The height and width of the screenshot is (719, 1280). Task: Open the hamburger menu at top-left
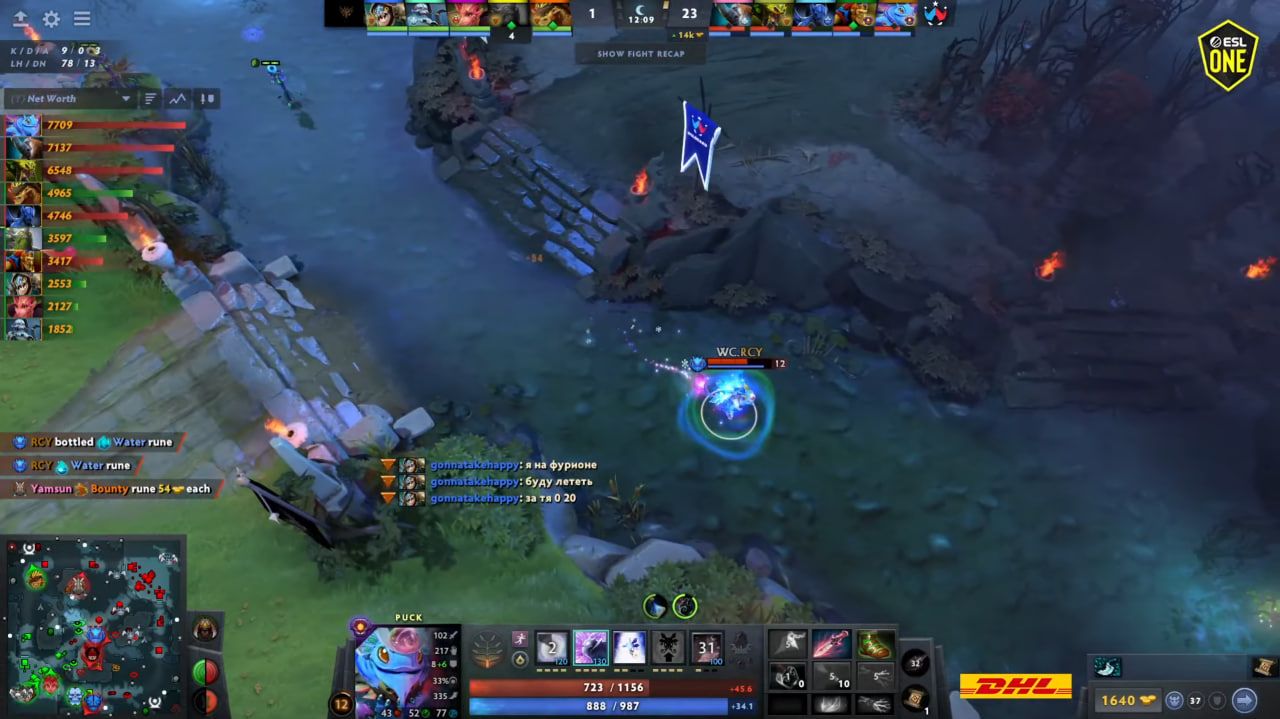point(82,19)
